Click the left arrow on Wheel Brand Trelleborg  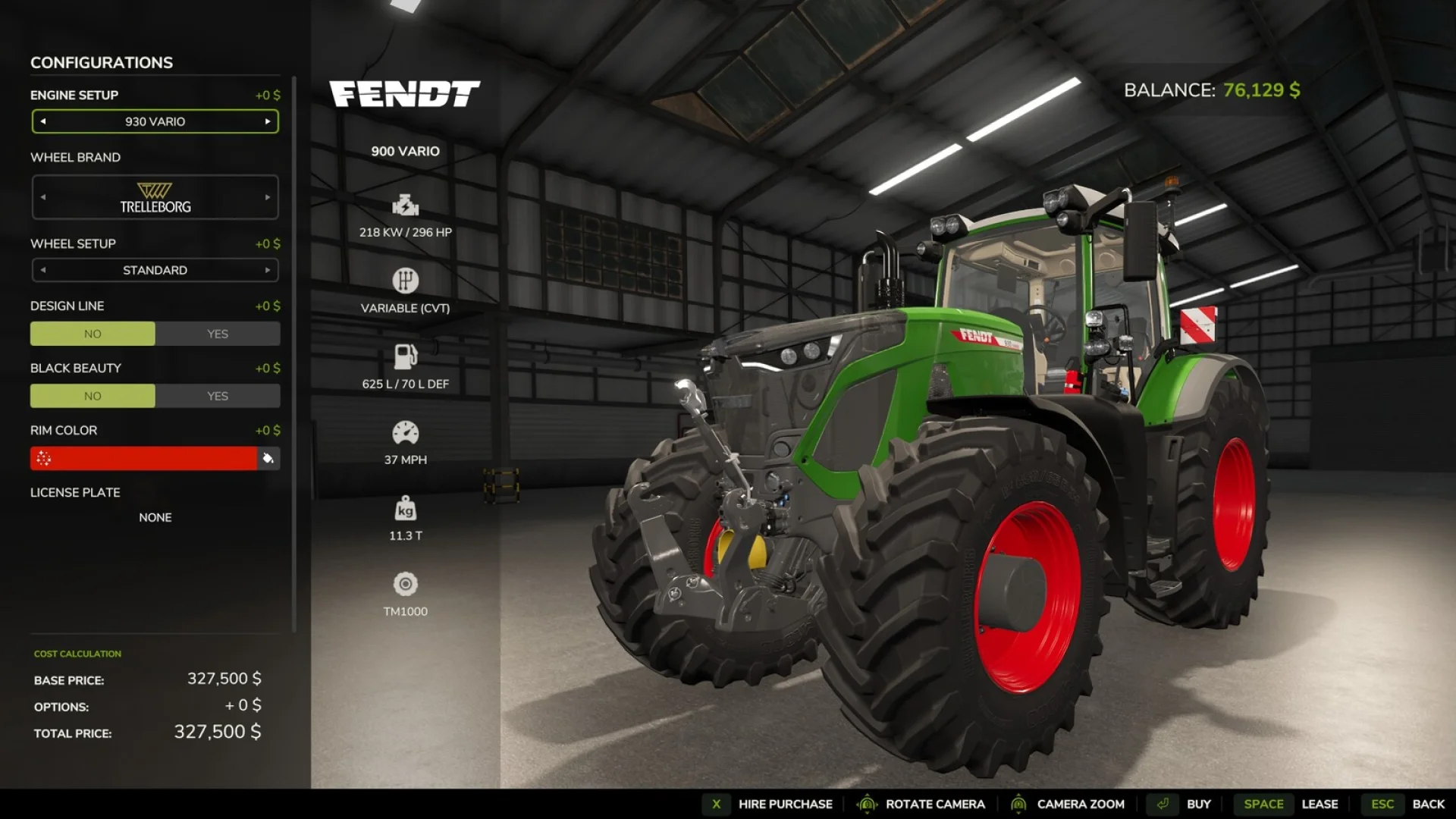tap(42, 197)
